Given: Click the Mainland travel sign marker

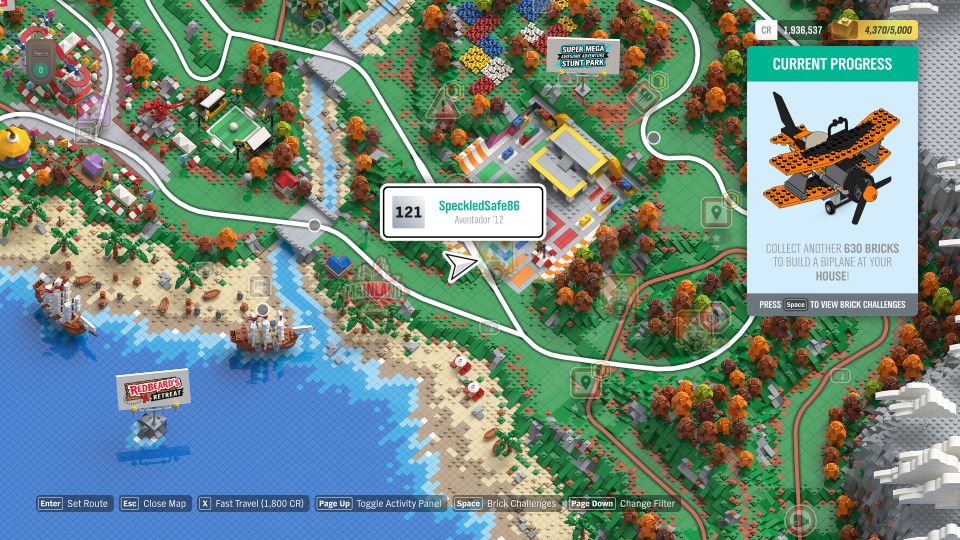Looking at the screenshot, I should (x=374, y=290).
